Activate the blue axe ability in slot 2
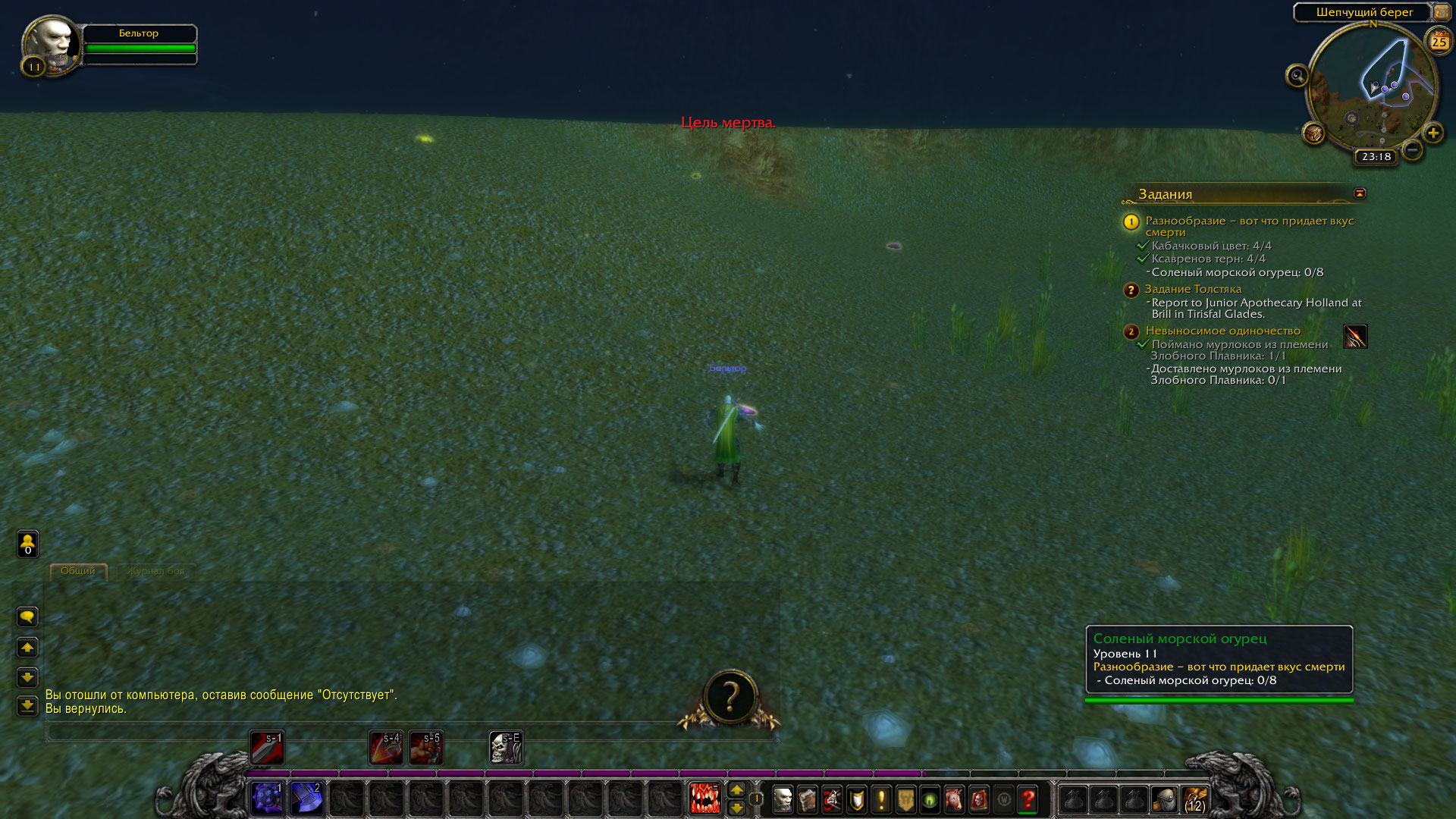Screen dimensions: 1456x819 point(306,799)
